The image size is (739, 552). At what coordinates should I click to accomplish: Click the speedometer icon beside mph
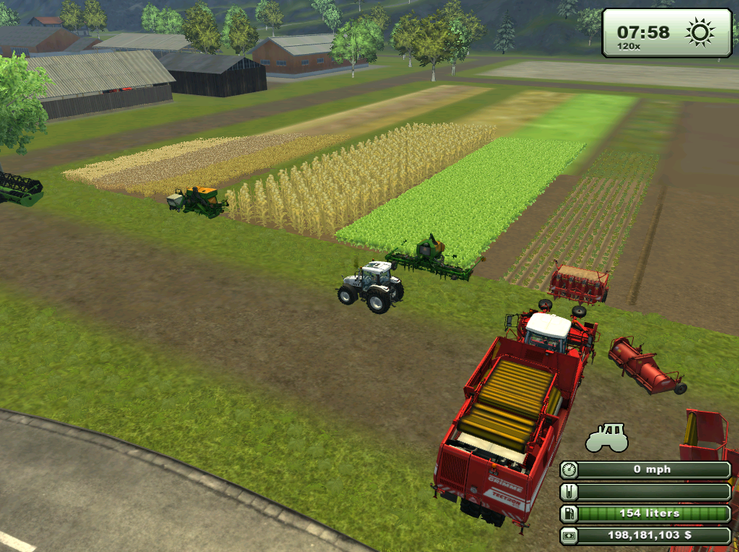click(x=569, y=469)
